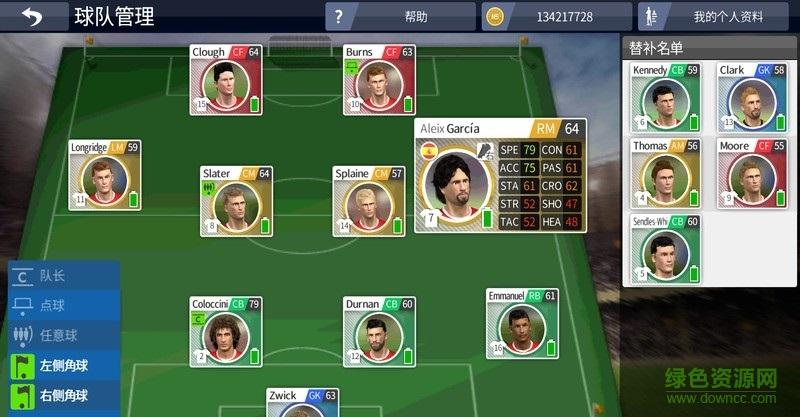The image size is (800, 417).
Task: Choose Longridge the left midfielder card
Action: point(104,174)
